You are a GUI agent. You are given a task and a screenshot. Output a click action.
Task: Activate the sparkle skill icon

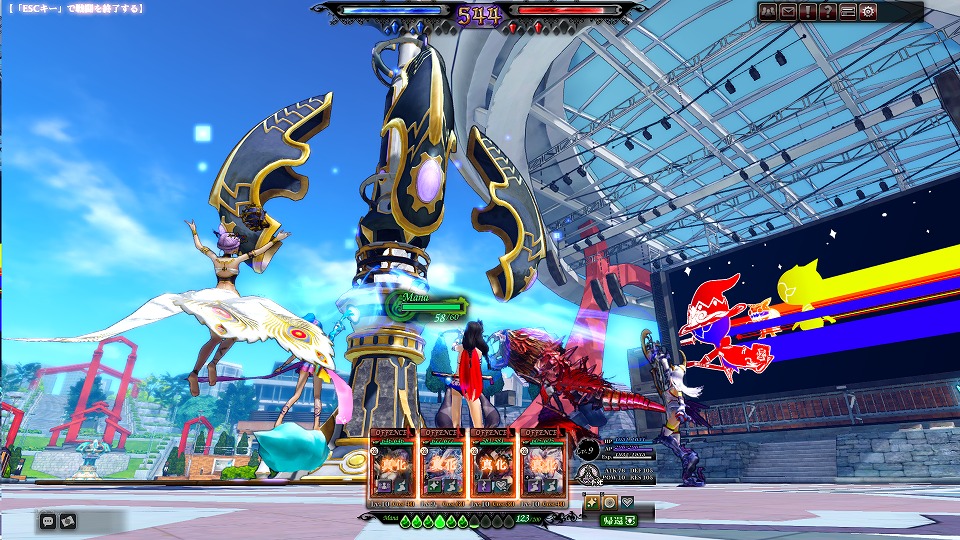592,502
